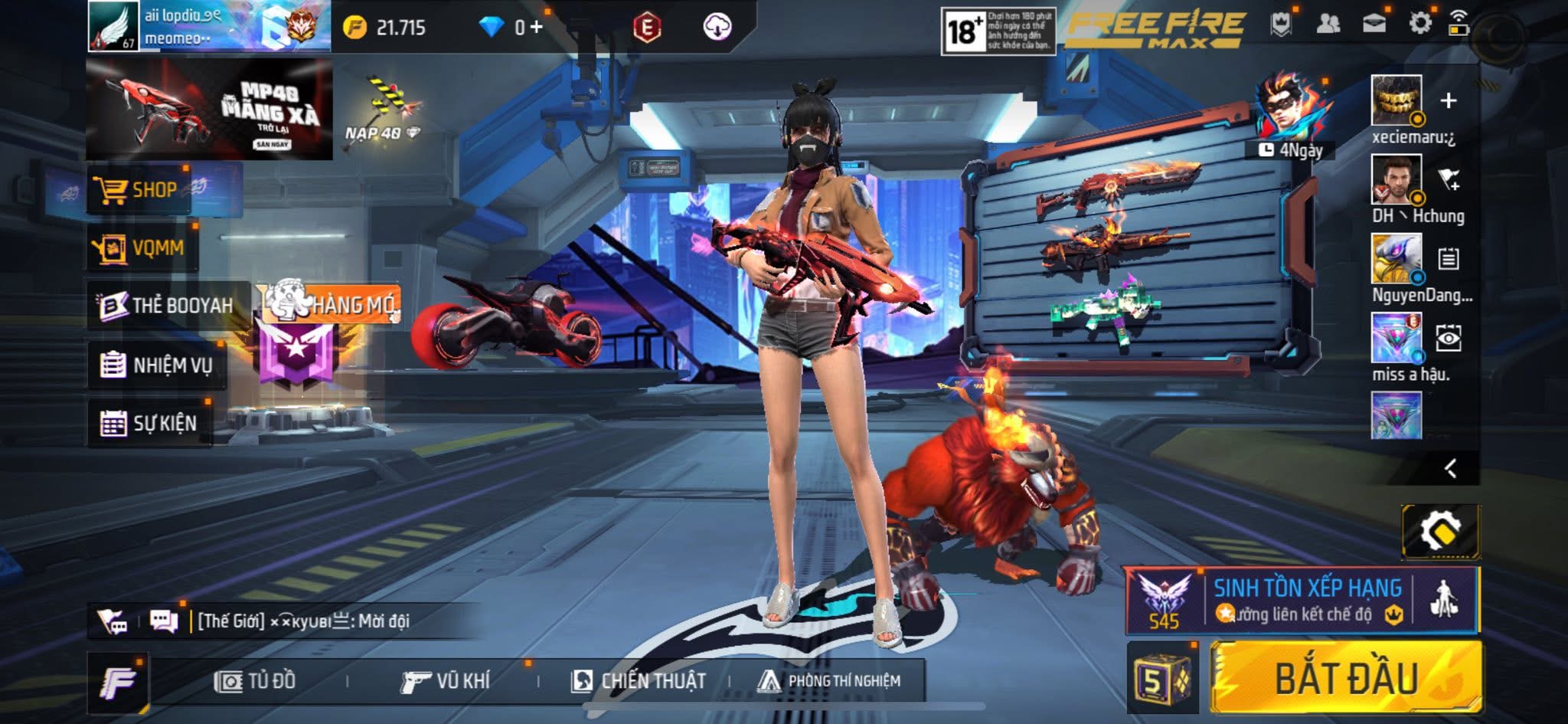The height and width of the screenshot is (724, 1568).
Task: Open the player profile avatar
Action: 113,26
